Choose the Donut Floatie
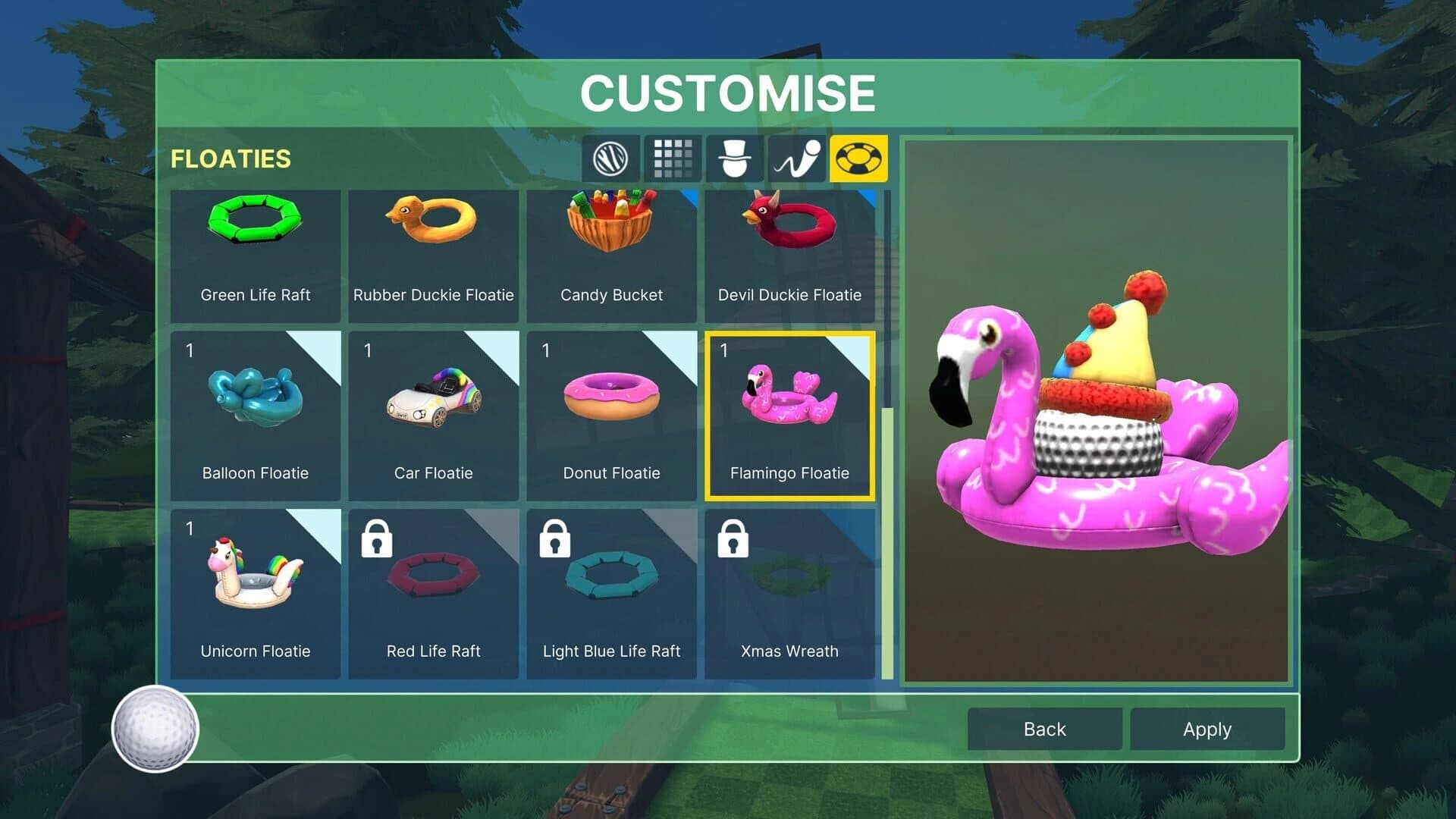 (x=611, y=409)
